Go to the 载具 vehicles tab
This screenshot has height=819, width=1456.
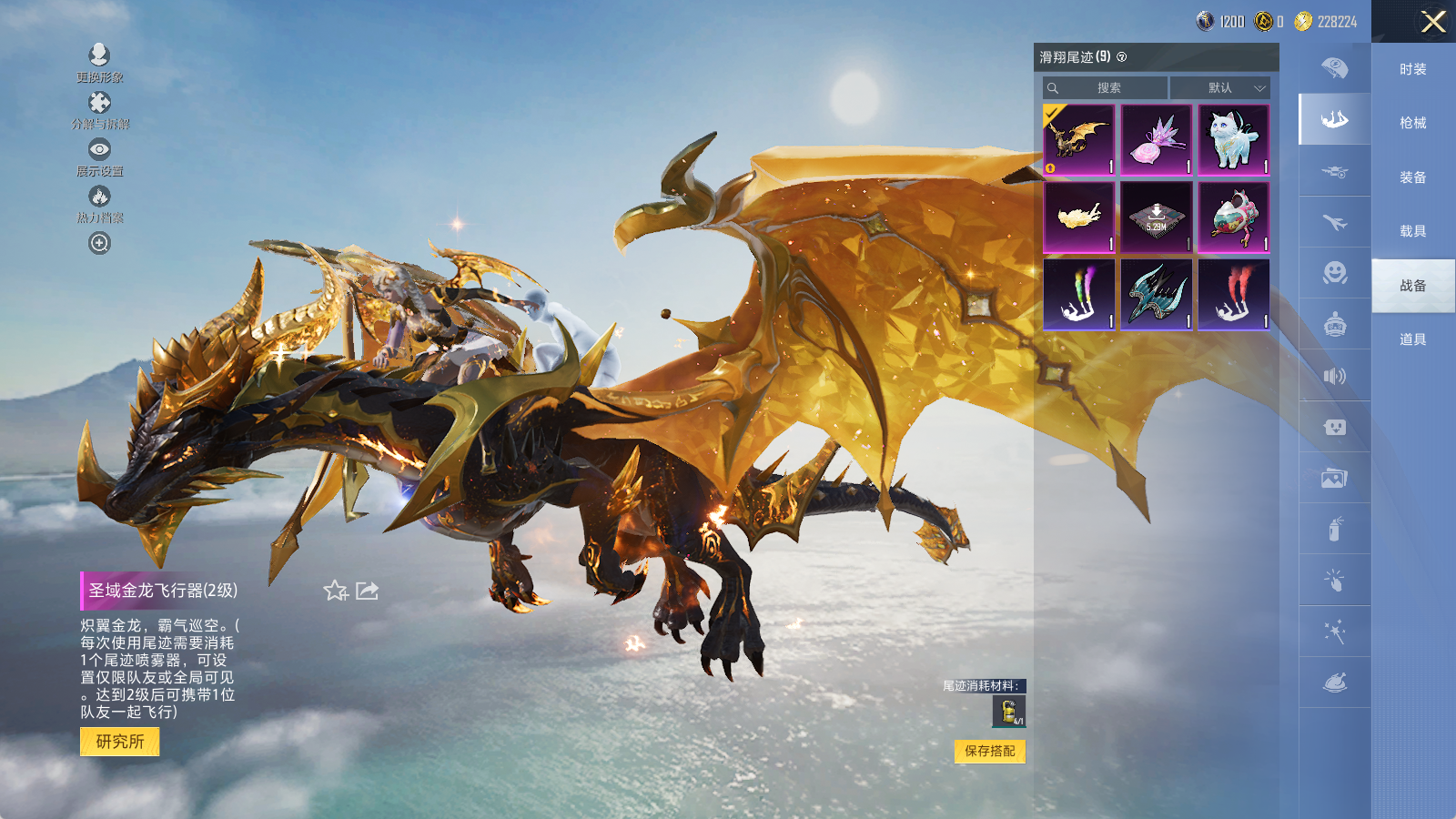click(1412, 231)
